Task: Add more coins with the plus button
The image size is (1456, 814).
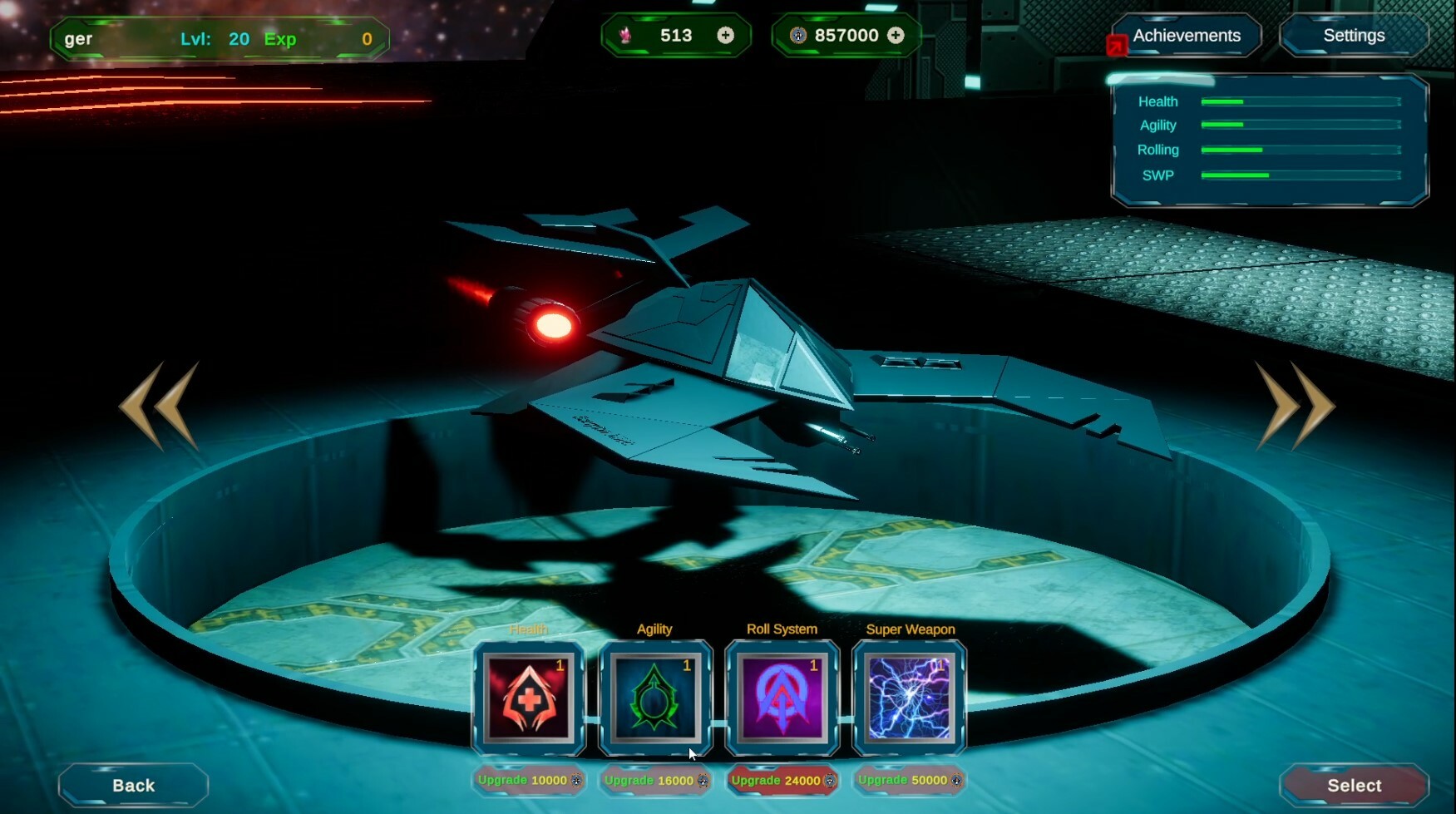Action: click(896, 35)
